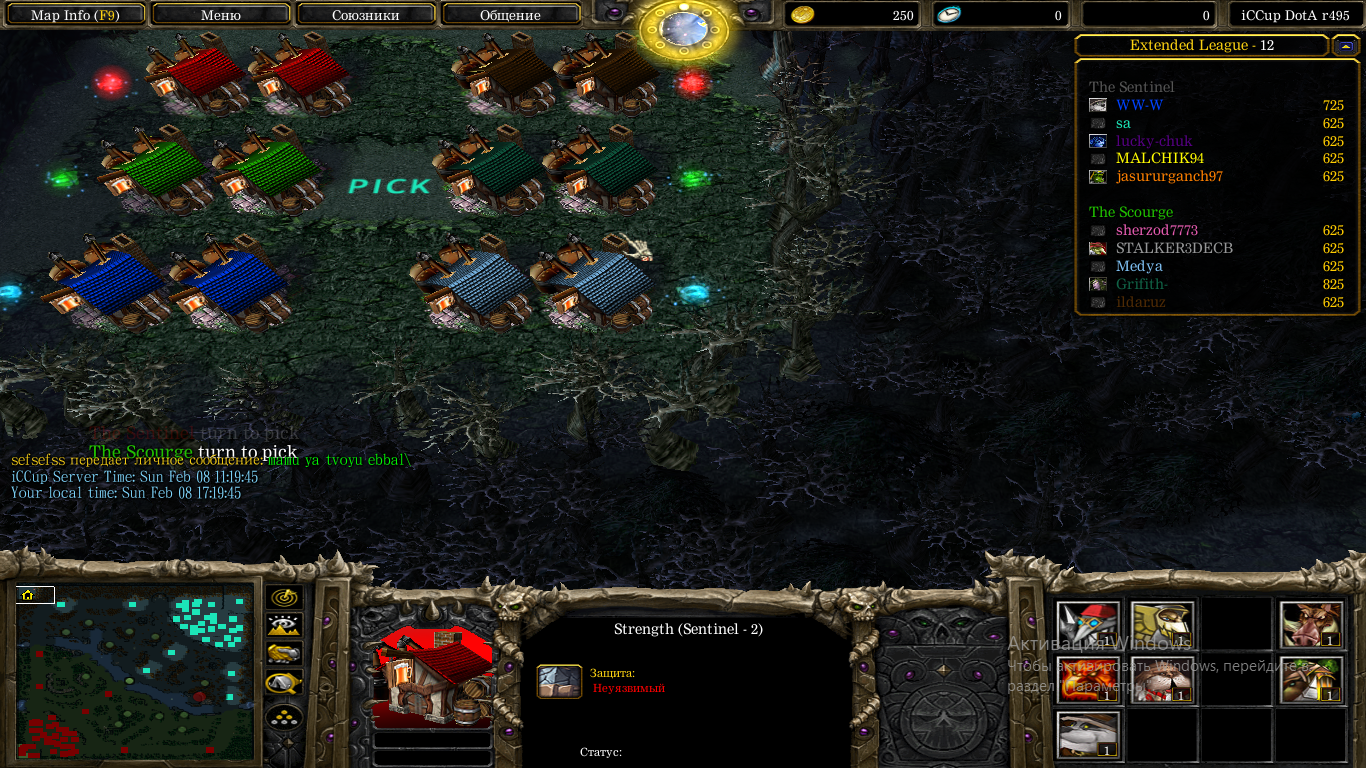The height and width of the screenshot is (768, 1366).
Task: Toggle minimap creep camp display
Action: (x=285, y=684)
